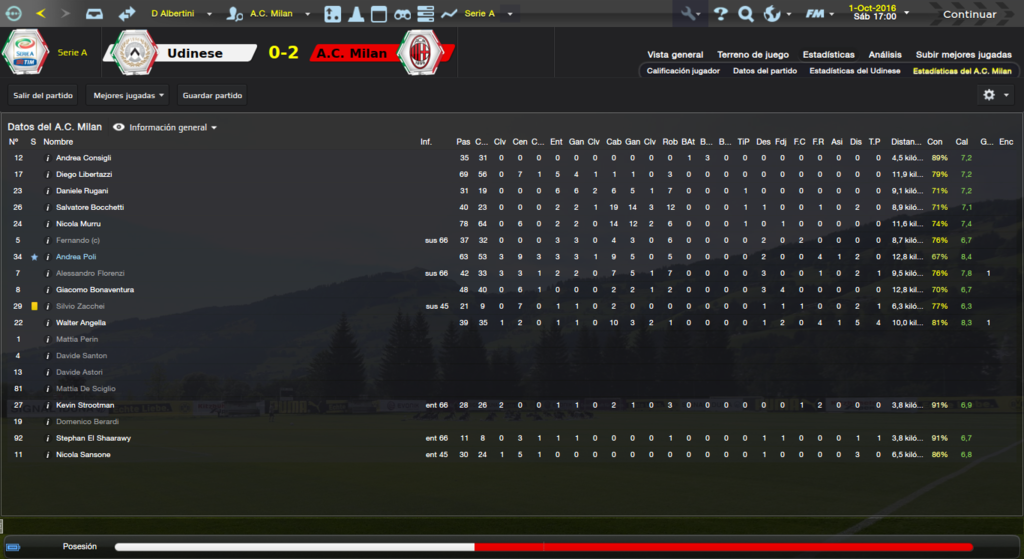Select the Análisis tab

coord(885,55)
